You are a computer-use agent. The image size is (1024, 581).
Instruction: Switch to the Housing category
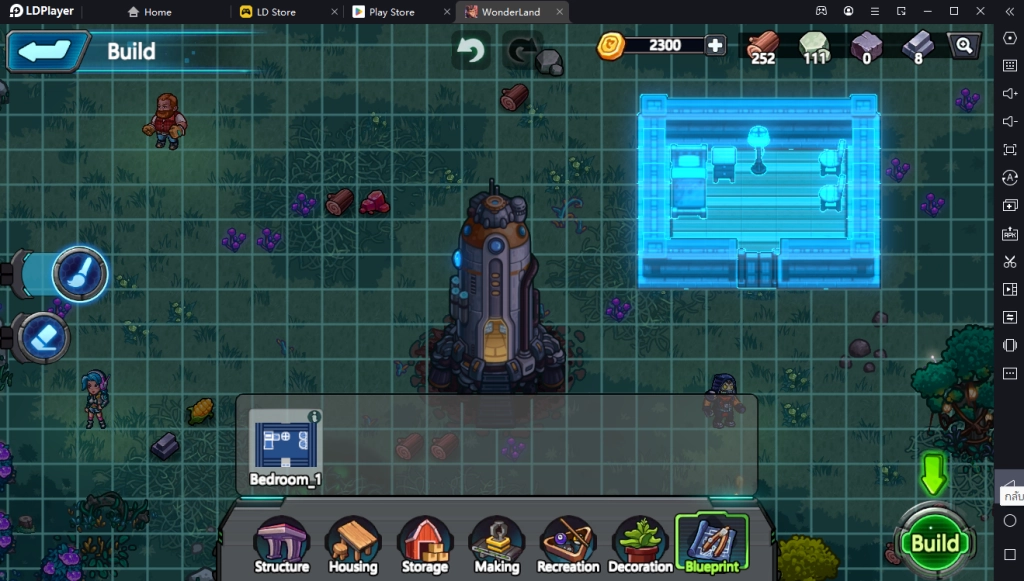point(353,546)
